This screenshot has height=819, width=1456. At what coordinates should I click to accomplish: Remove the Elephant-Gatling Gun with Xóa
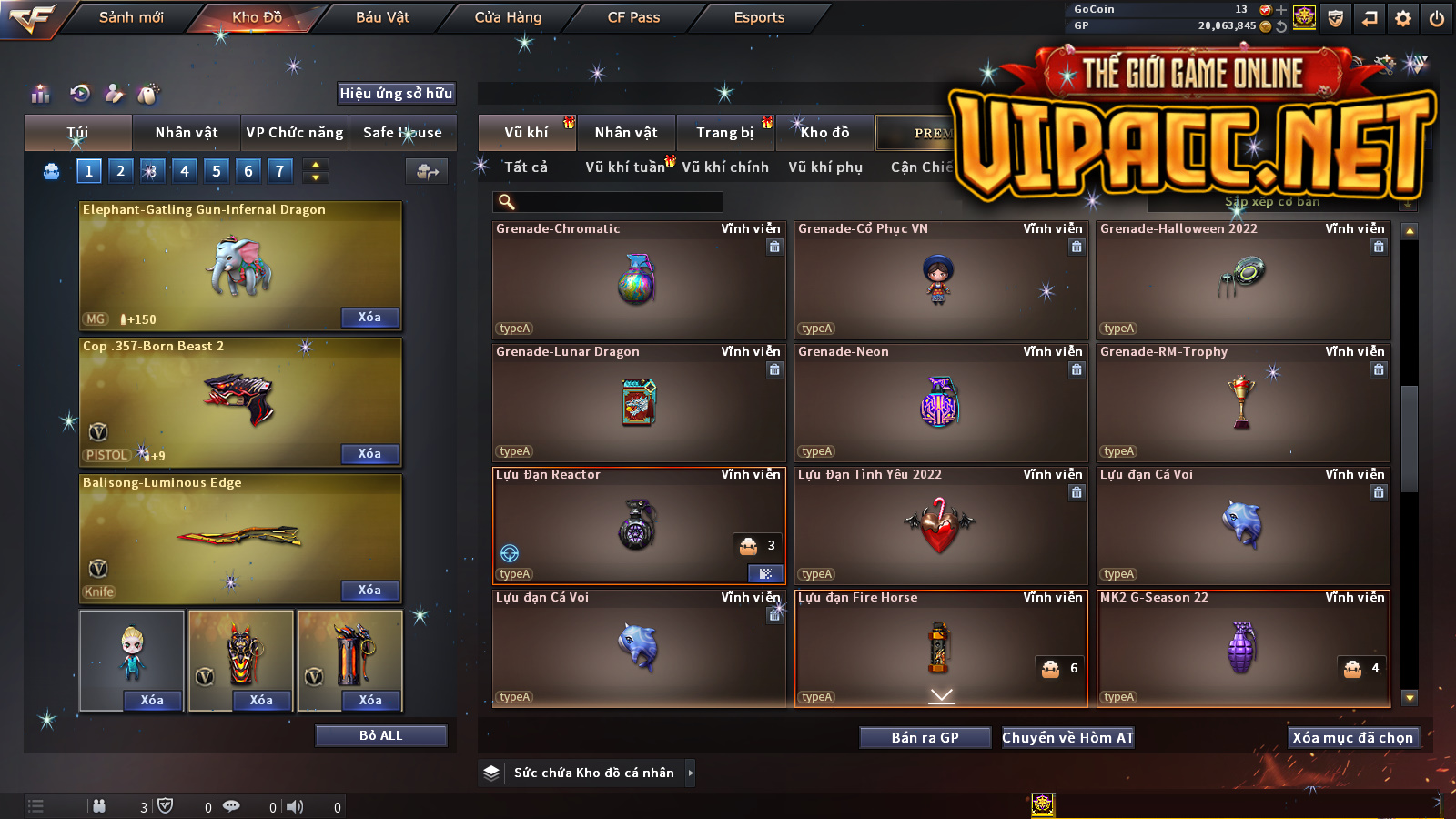pyautogui.click(x=369, y=317)
